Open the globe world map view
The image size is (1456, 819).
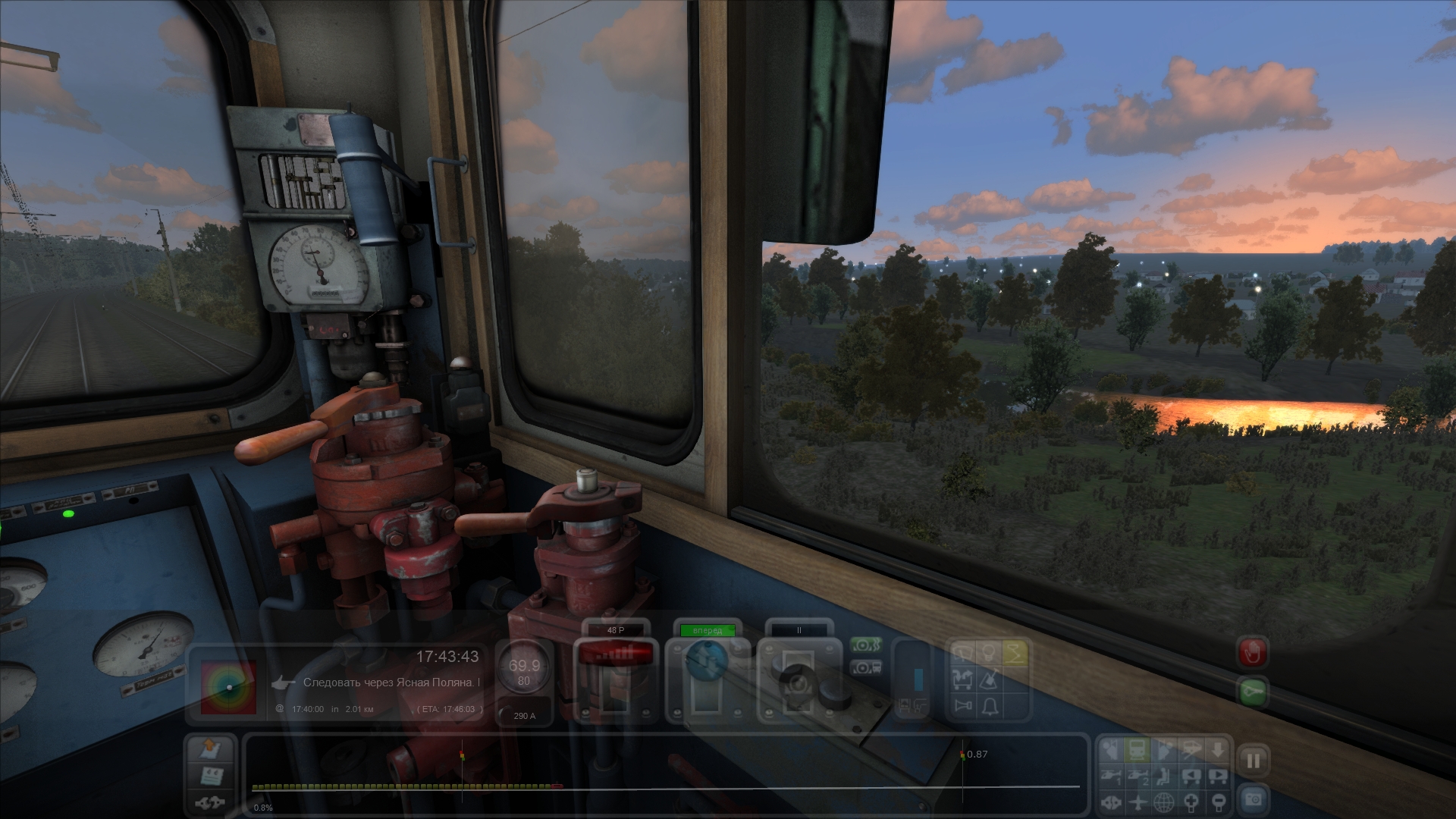1164,802
